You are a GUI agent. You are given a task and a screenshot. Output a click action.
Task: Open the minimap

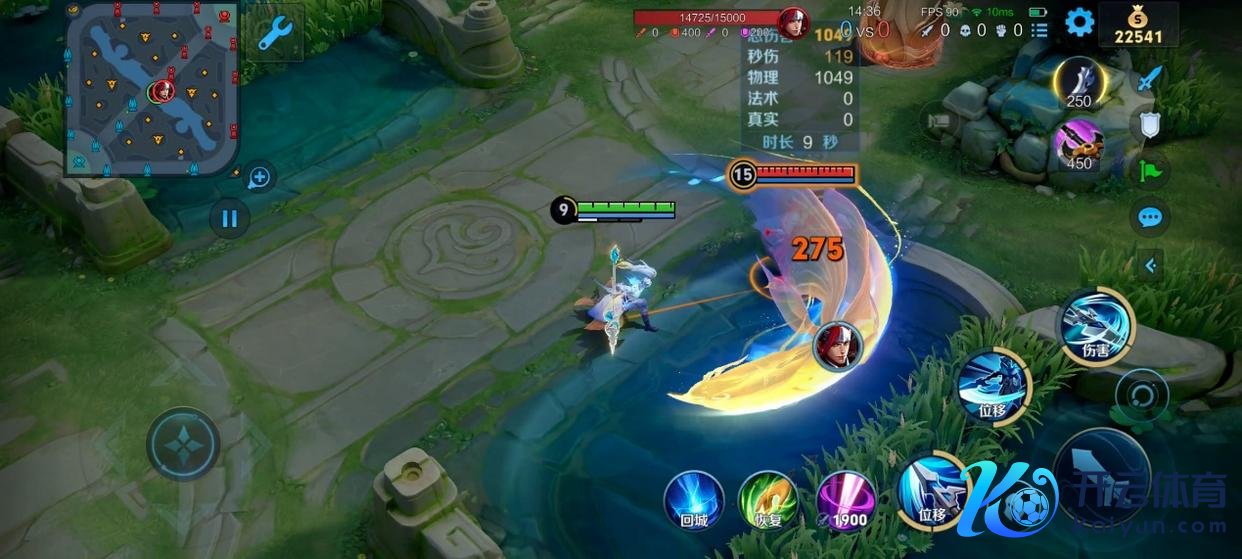pos(152,88)
